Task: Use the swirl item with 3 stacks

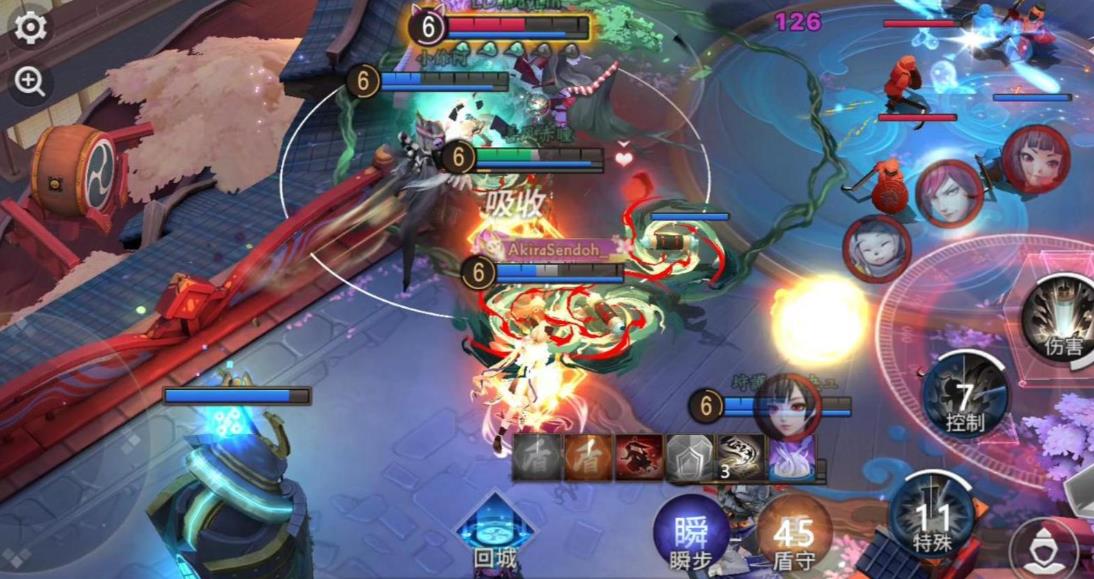Action: click(x=741, y=457)
